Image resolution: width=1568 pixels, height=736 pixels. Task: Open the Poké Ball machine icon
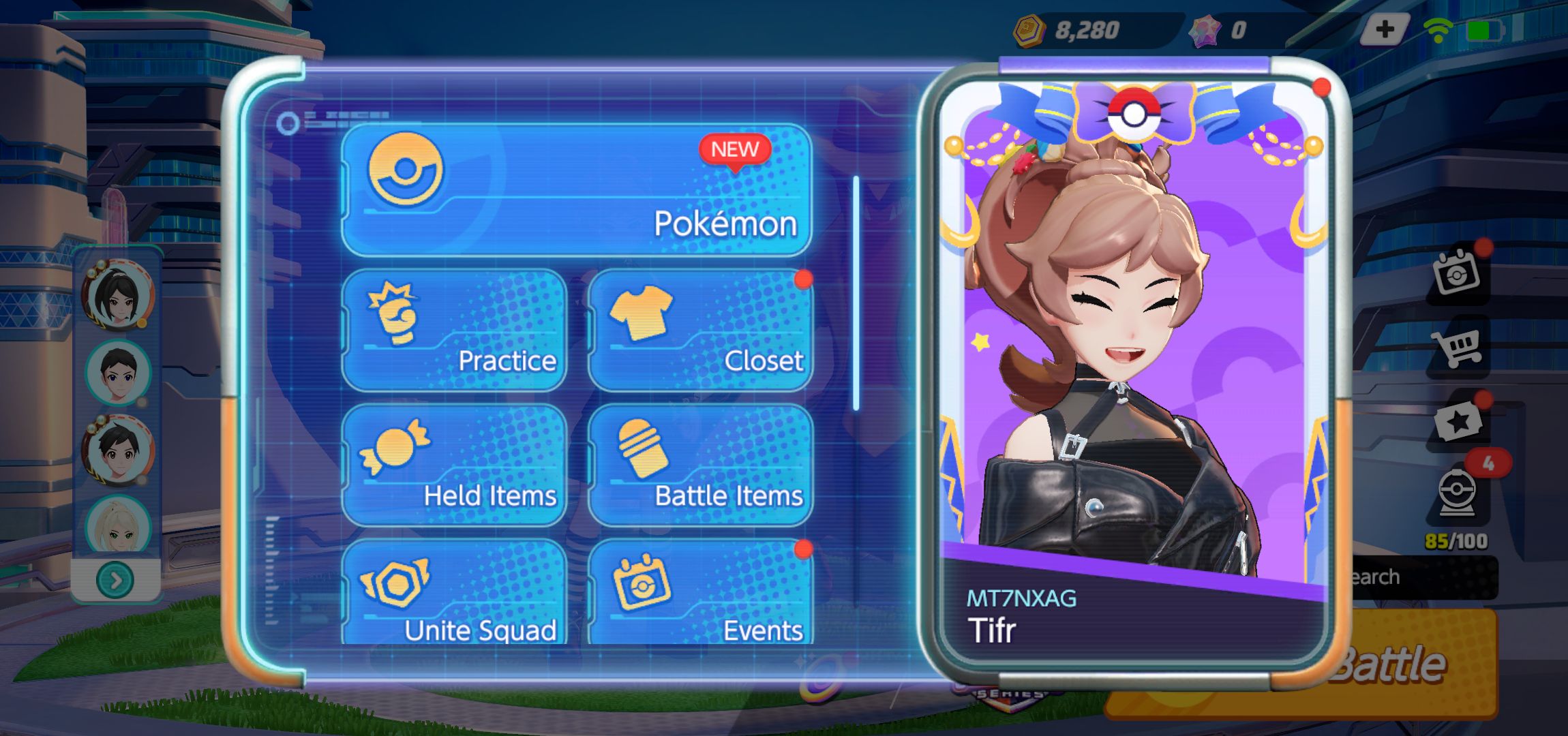[x=1457, y=492]
